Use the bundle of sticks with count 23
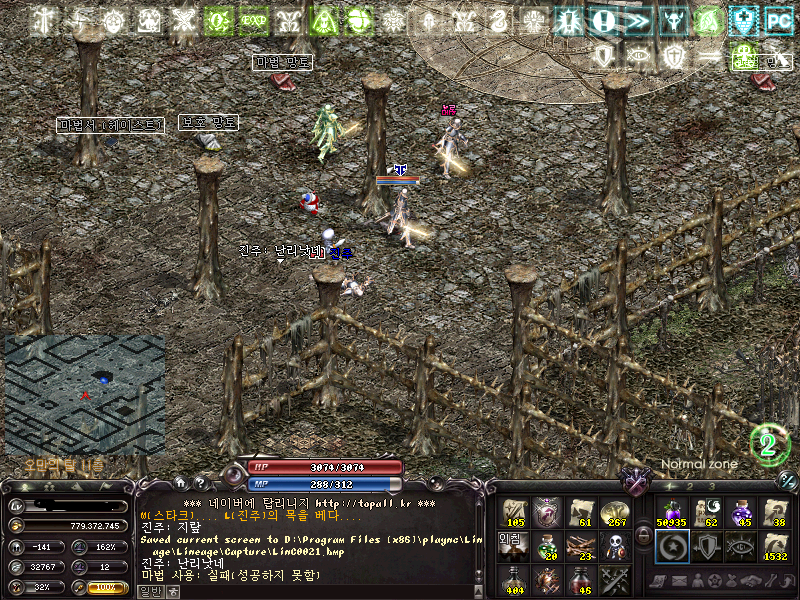This screenshot has width=800, height=600. (581, 546)
